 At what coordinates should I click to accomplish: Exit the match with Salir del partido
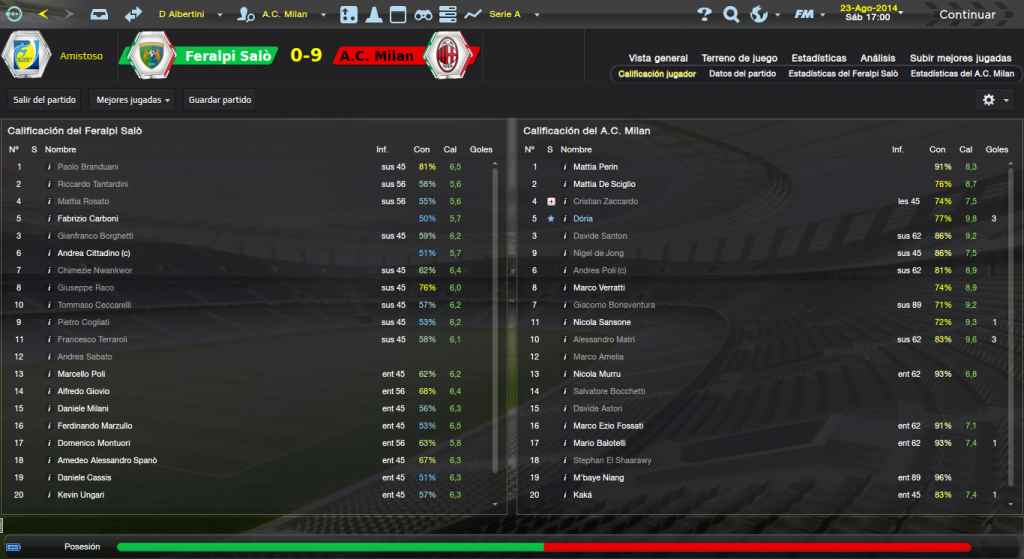click(x=44, y=100)
